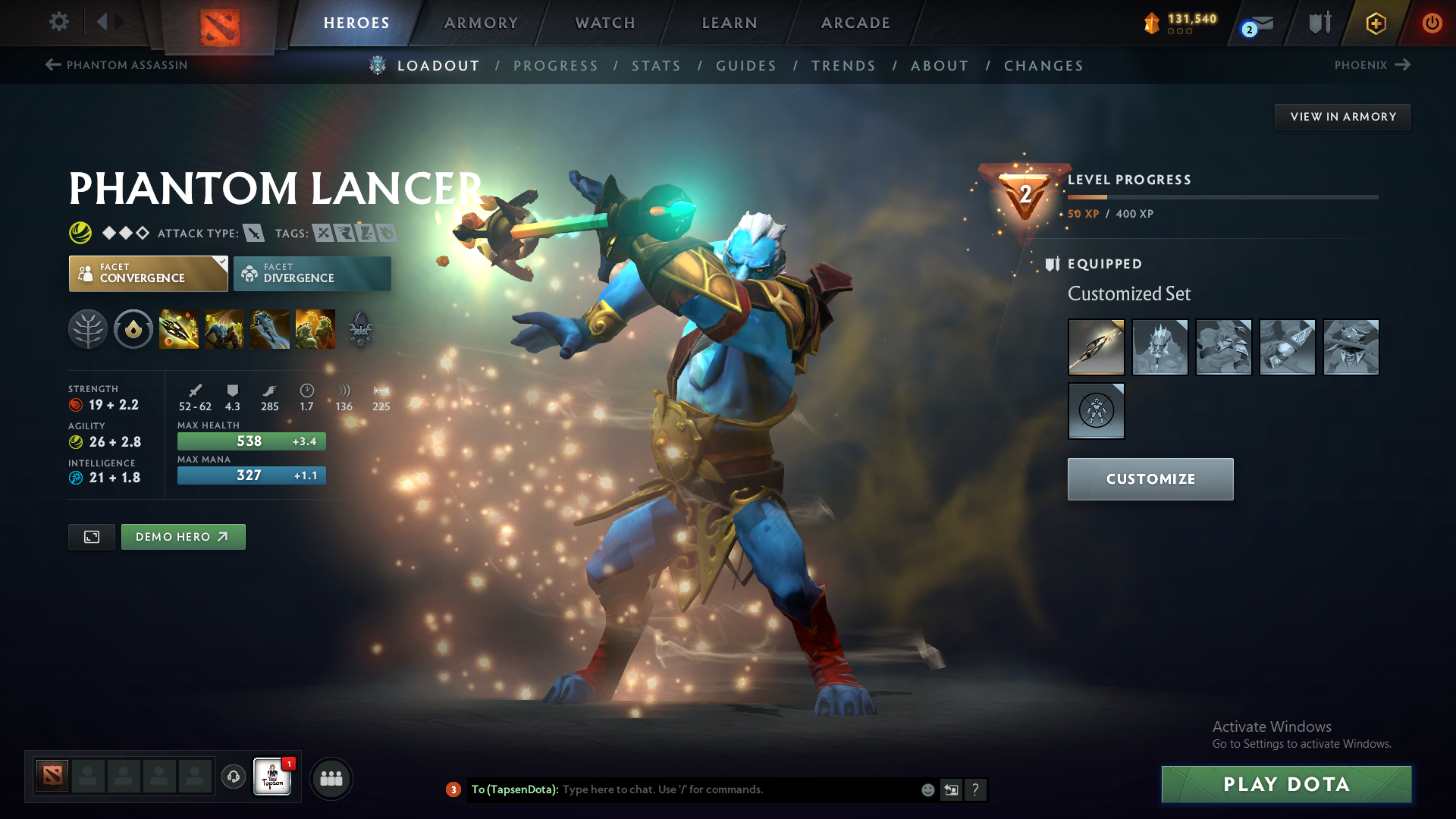Select the talent tree icon
1456x819 pixels.
coord(88,328)
